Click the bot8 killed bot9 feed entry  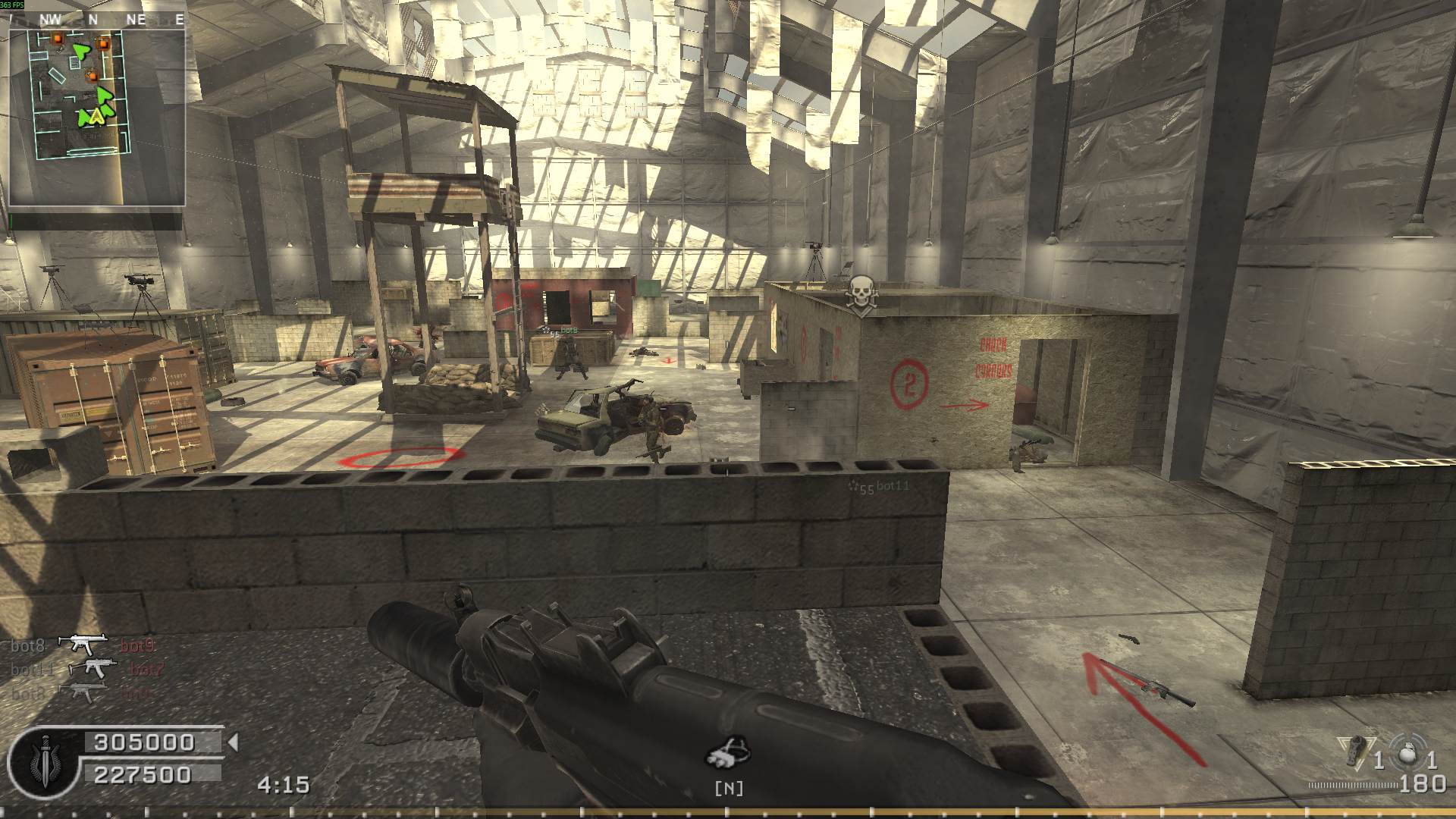83,645
